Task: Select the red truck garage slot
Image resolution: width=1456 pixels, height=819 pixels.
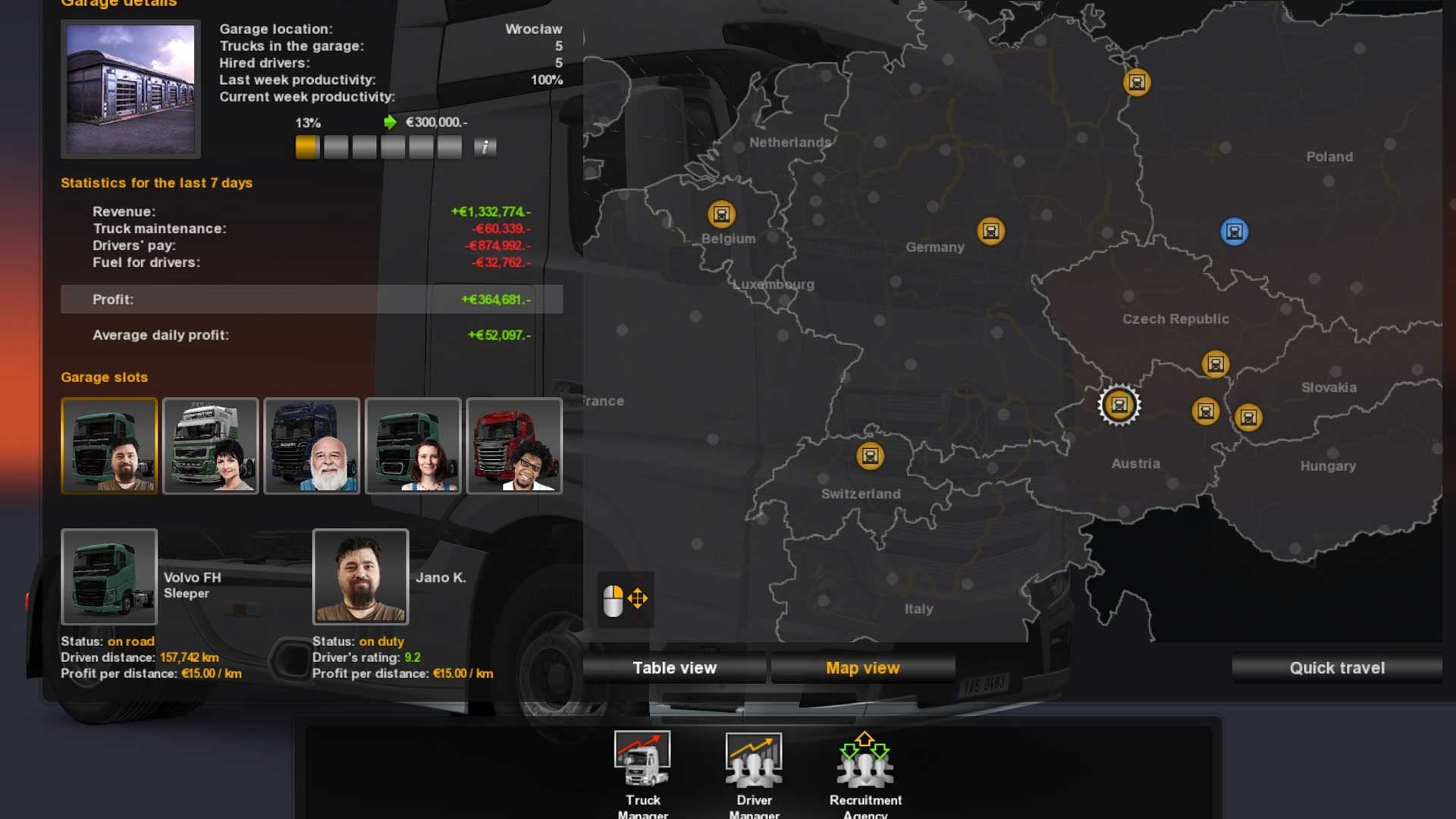Action: point(514,446)
